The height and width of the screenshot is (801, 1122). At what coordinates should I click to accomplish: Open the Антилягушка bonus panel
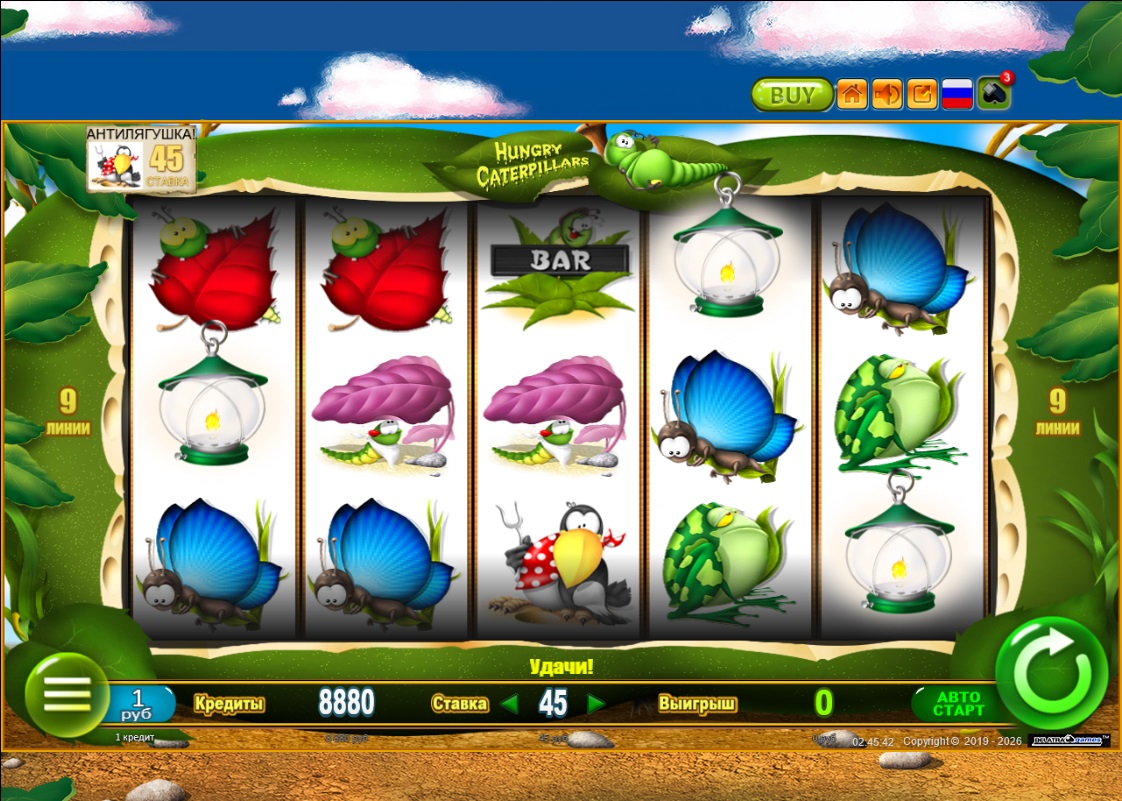140,157
